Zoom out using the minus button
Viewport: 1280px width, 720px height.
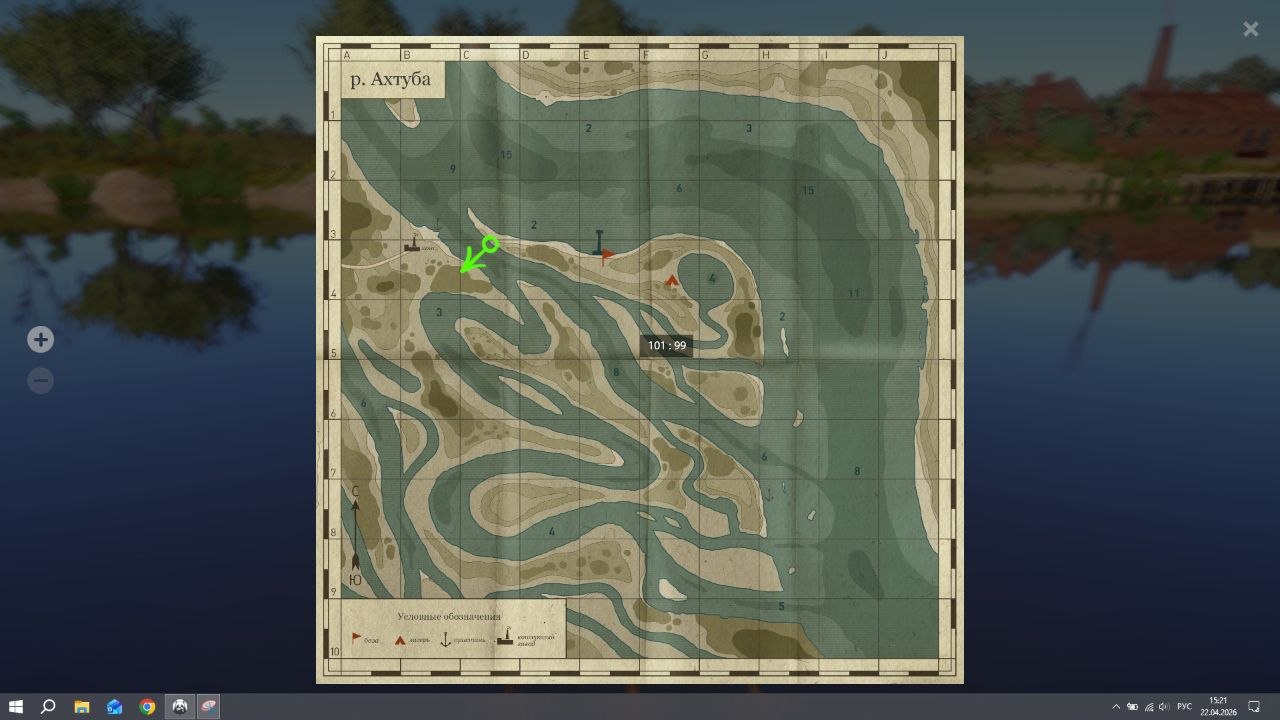[40, 380]
